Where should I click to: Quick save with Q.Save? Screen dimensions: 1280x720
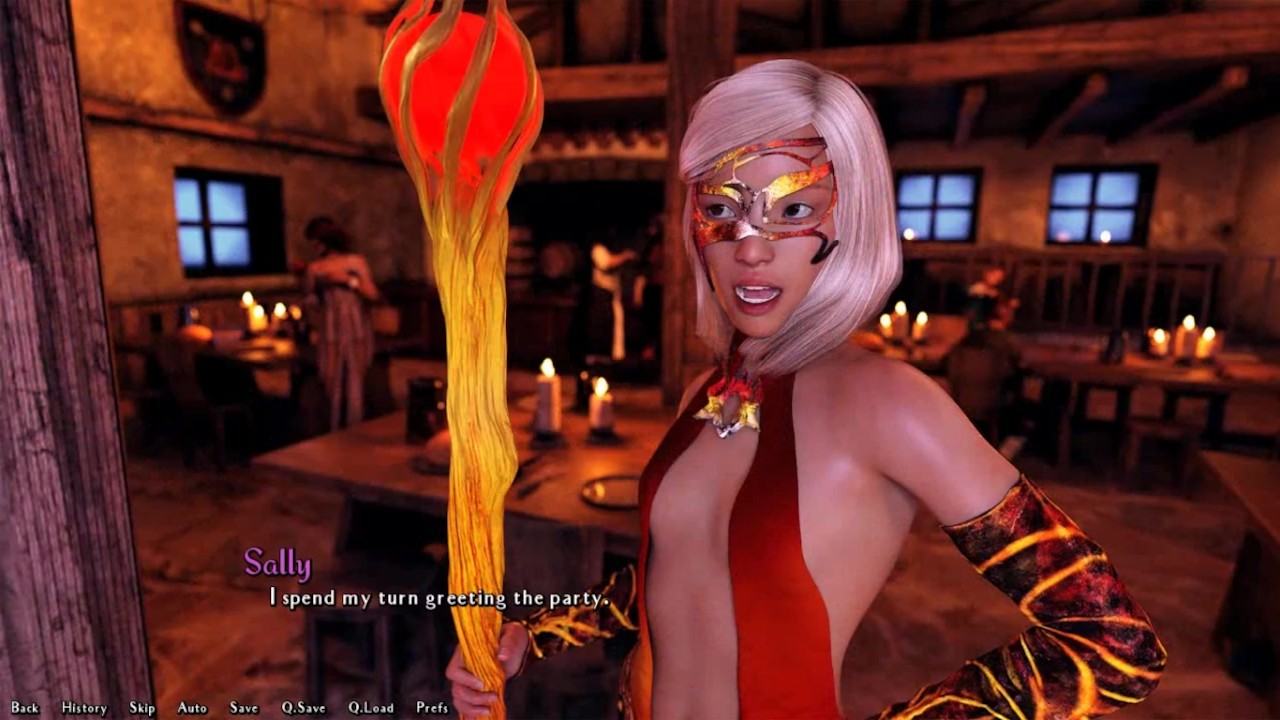pyautogui.click(x=303, y=708)
